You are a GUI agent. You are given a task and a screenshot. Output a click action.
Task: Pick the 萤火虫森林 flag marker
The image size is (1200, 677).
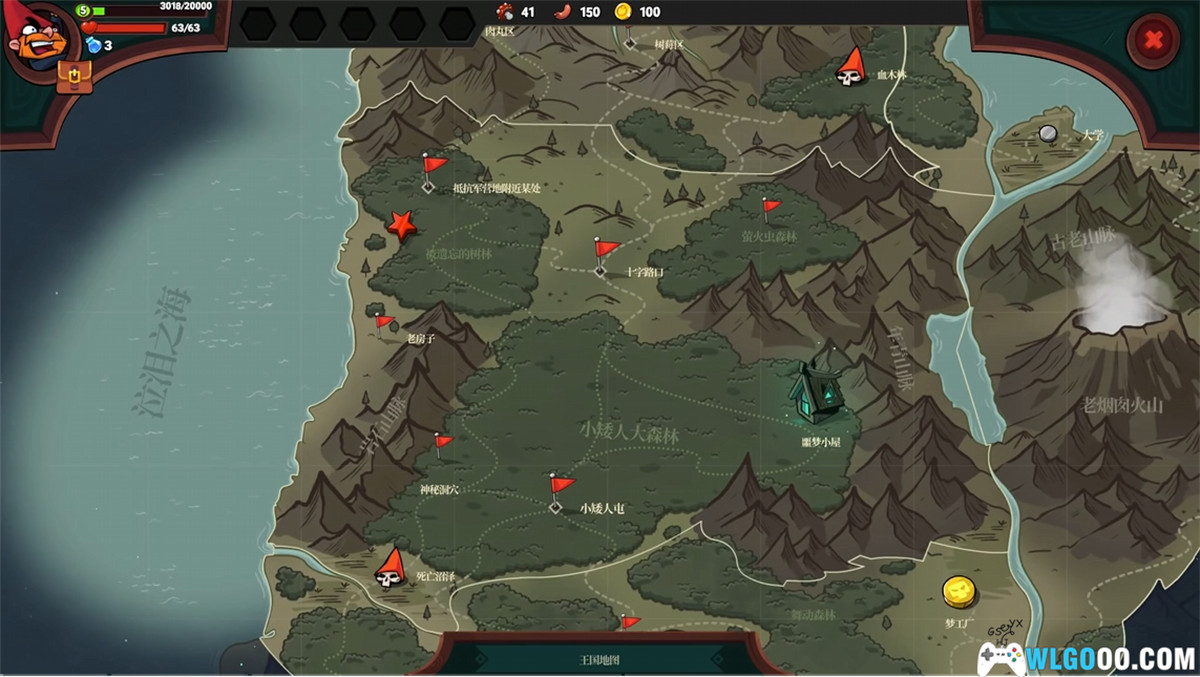pyautogui.click(x=770, y=209)
